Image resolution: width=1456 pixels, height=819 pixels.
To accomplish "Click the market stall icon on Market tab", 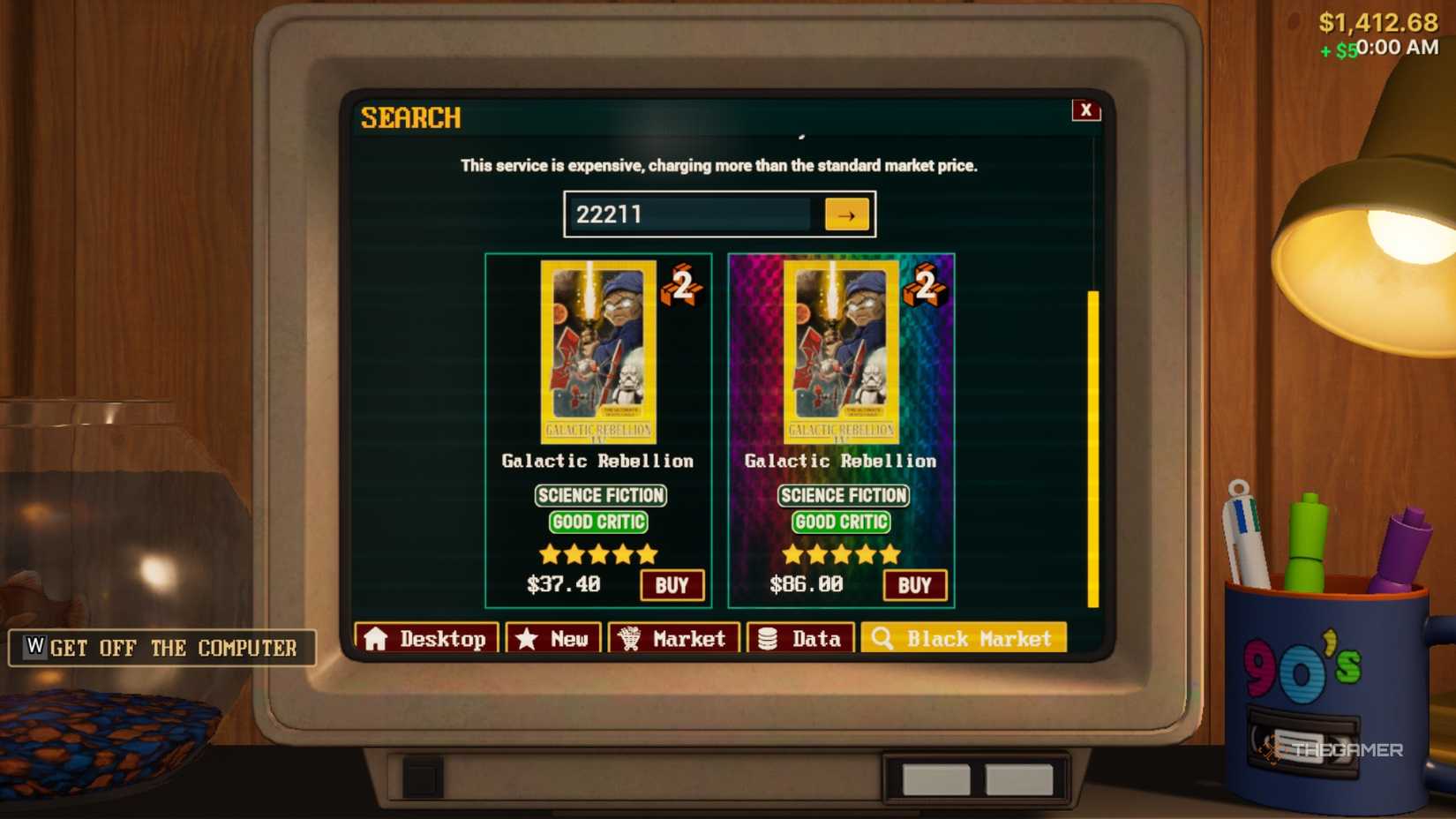I will point(629,637).
